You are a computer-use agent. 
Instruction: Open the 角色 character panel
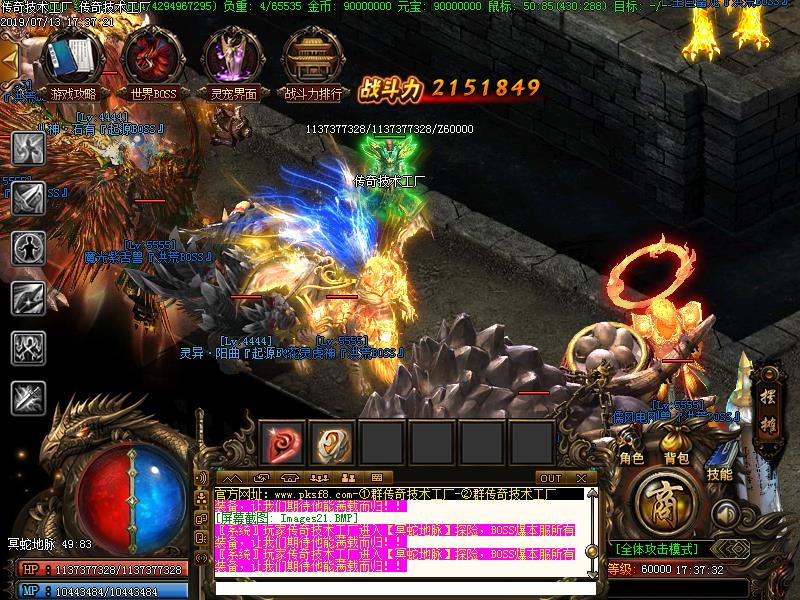pos(631,447)
